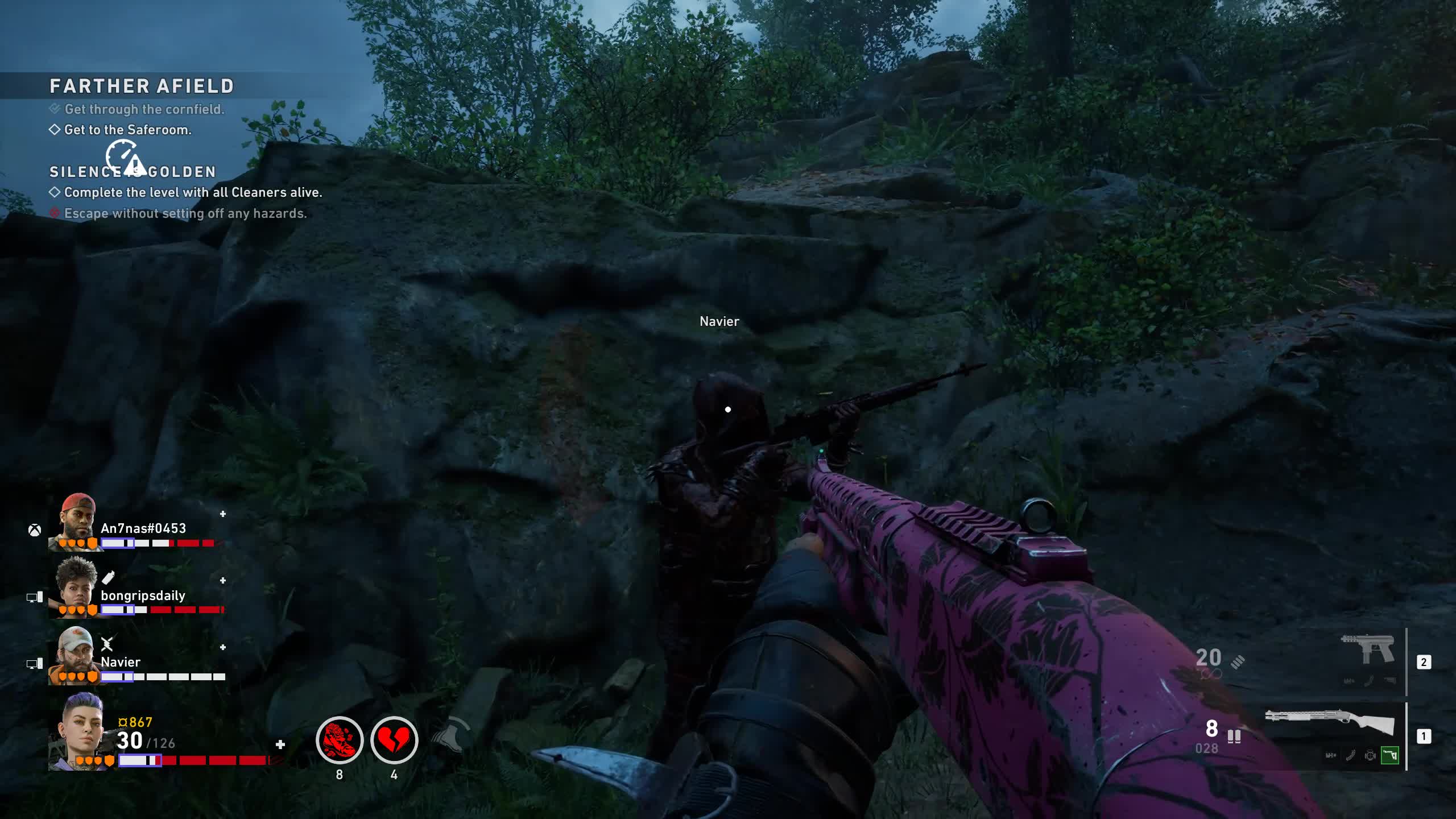Switch to the shotgun in slot 1

coord(1329,724)
